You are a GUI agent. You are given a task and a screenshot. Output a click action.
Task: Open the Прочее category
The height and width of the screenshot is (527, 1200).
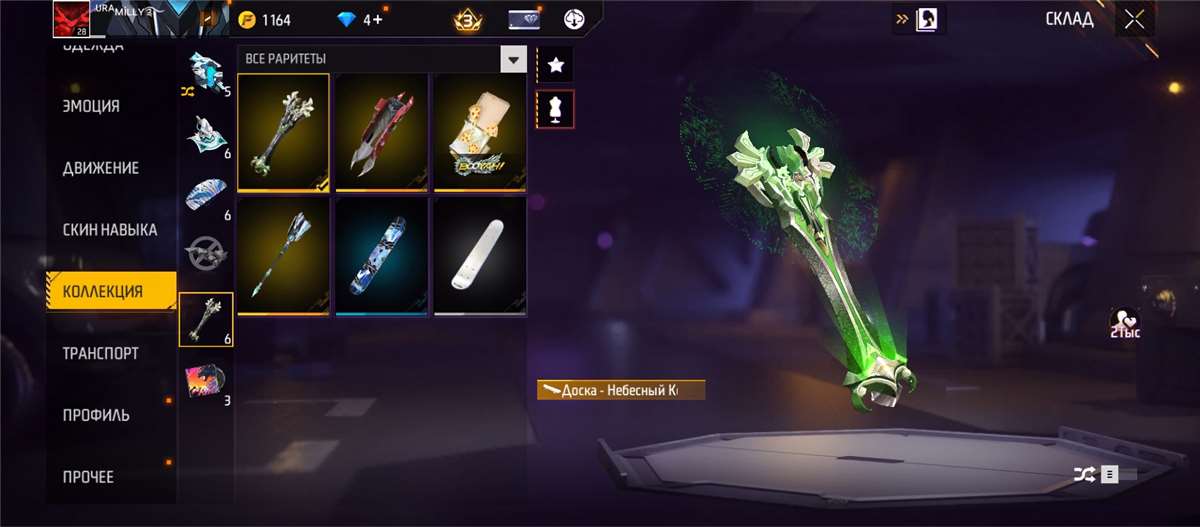point(88,477)
